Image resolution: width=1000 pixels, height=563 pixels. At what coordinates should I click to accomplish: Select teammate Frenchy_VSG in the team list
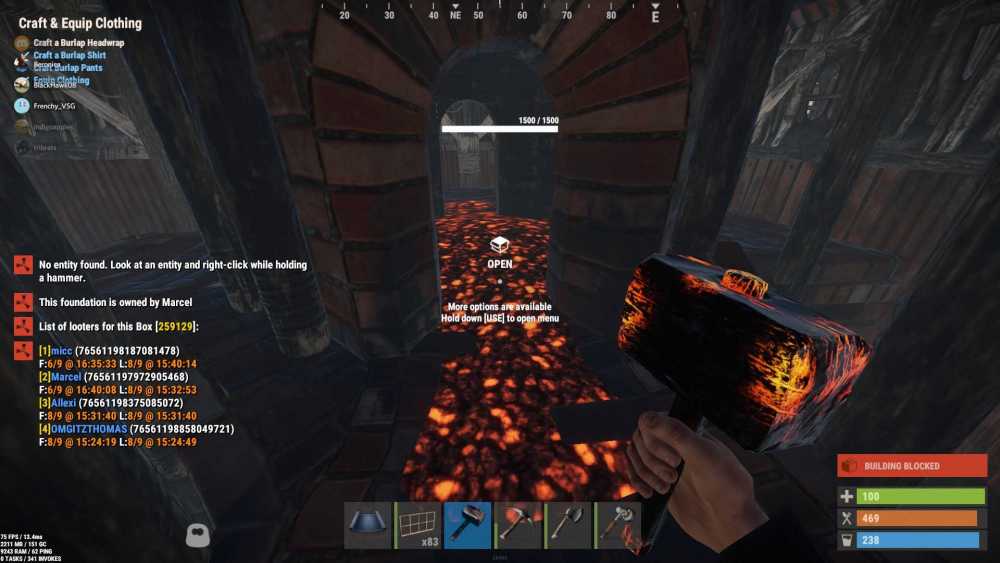pos(54,105)
